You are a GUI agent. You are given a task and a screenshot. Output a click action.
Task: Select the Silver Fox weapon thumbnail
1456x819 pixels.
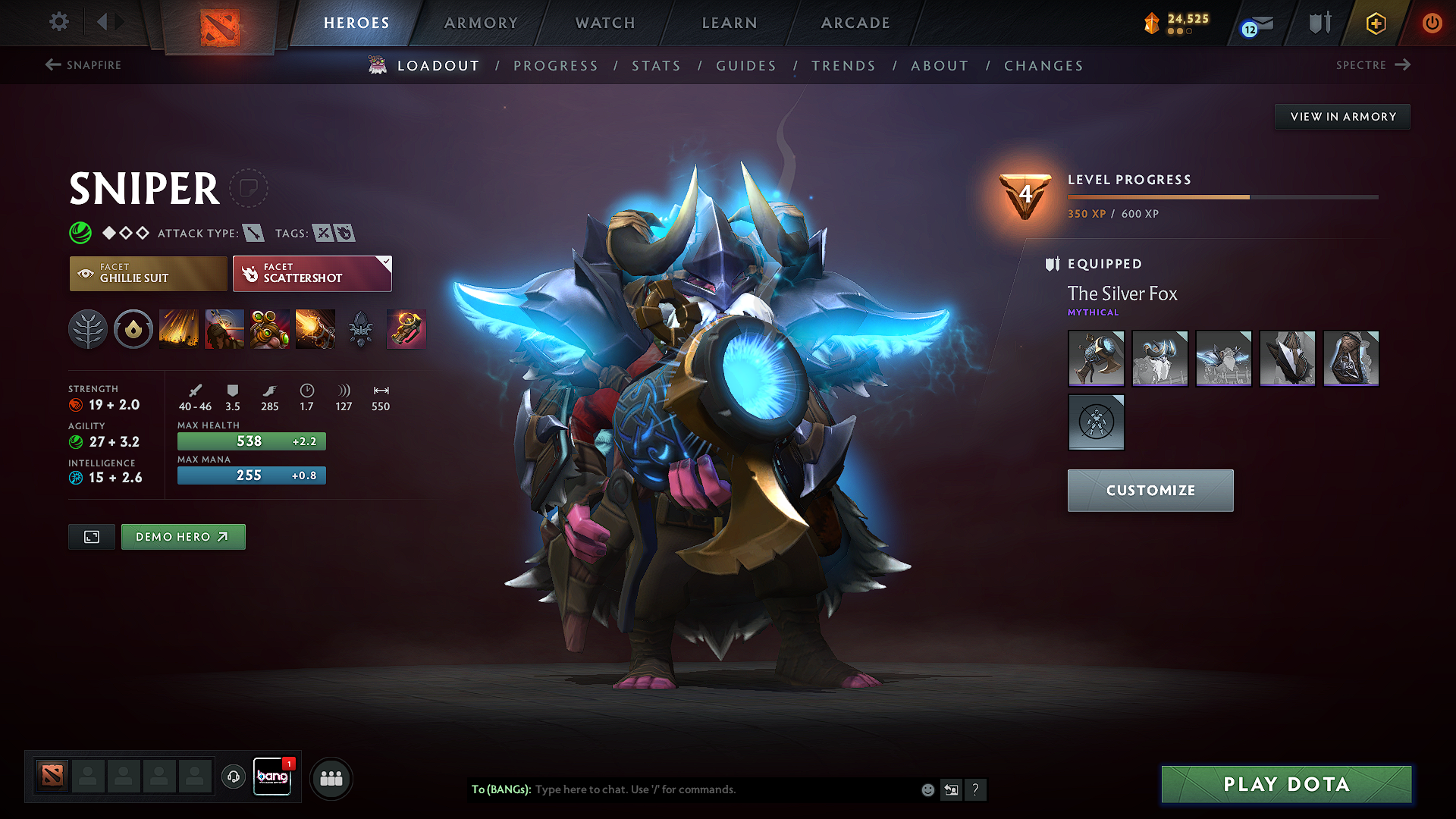[x=1096, y=358]
